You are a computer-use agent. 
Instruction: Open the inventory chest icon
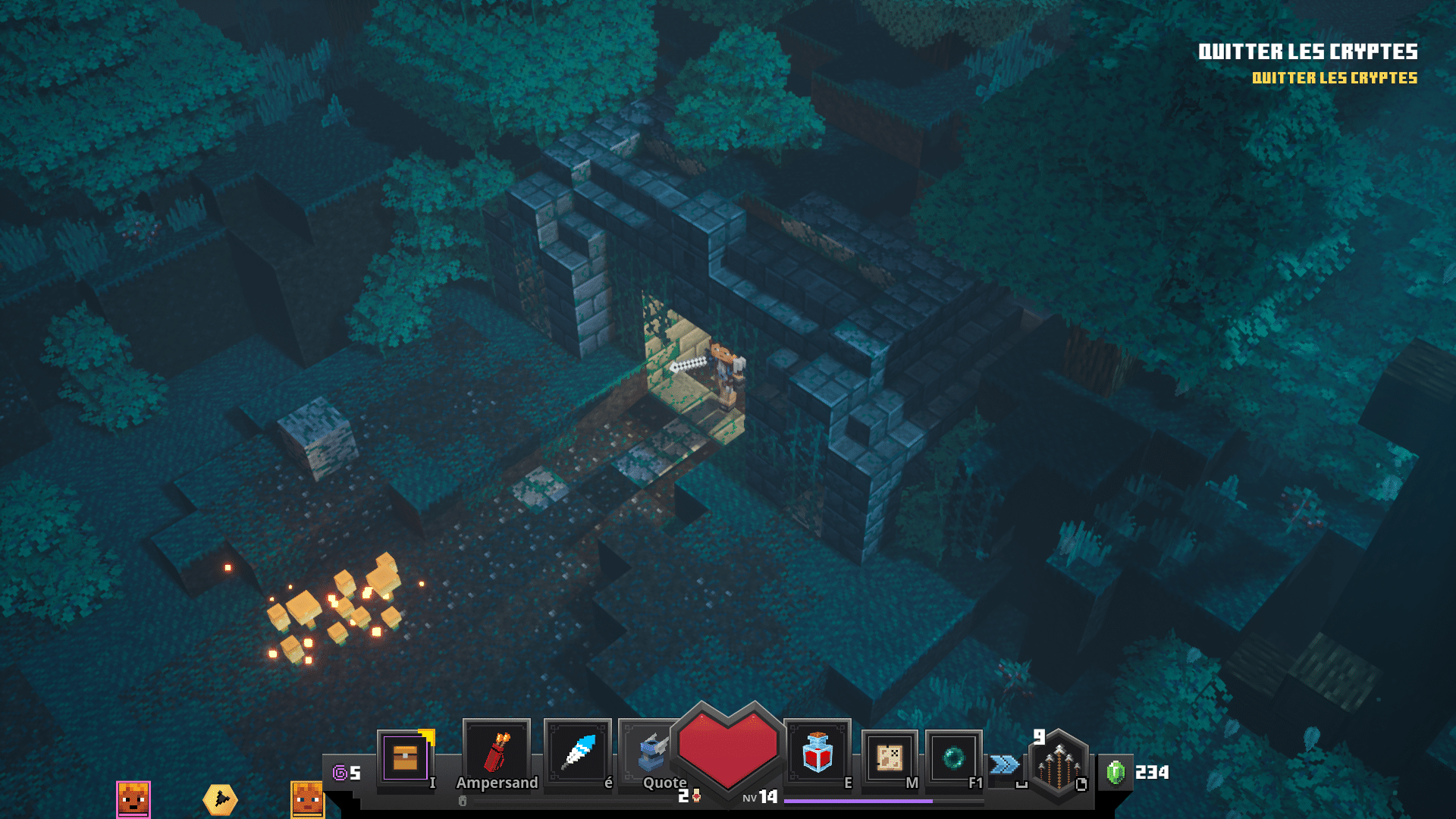pos(405,757)
